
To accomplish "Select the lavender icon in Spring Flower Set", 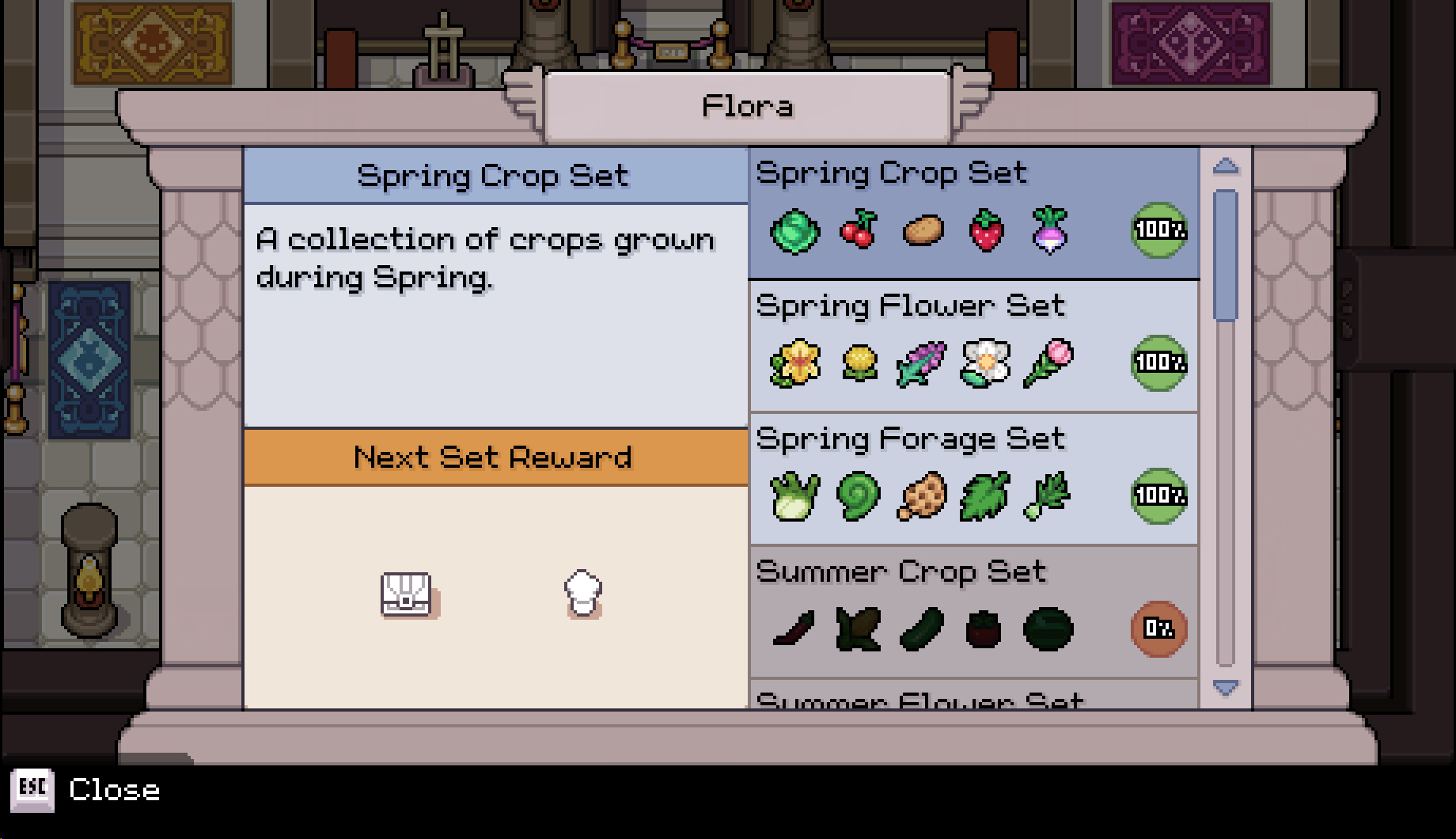I will pos(923,364).
